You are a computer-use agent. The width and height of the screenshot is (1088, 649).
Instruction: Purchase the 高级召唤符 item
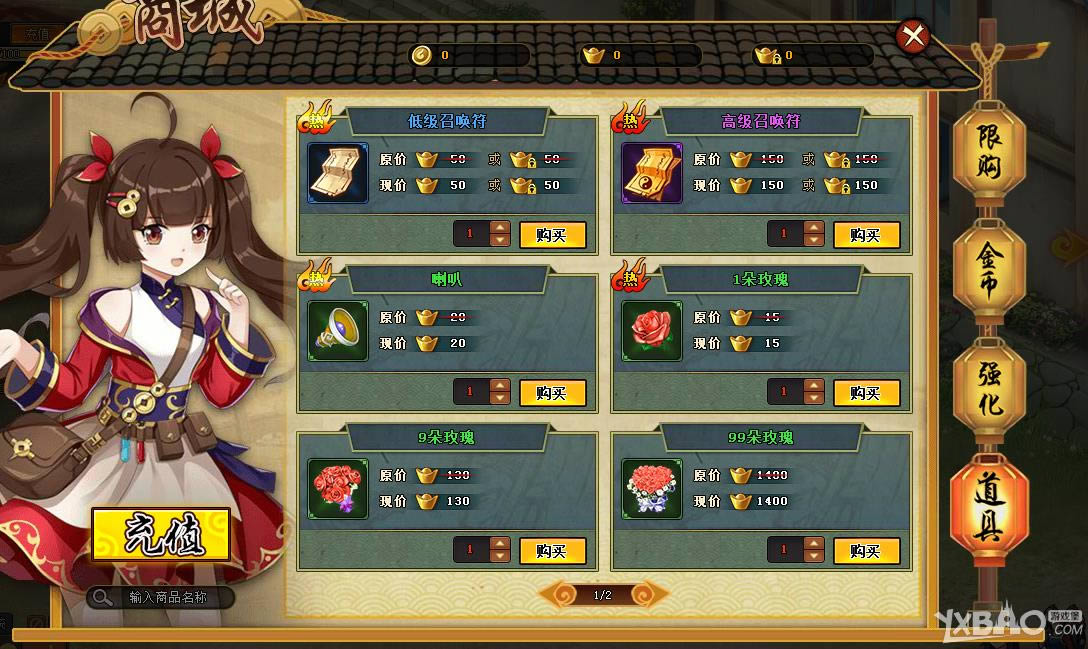pyautogui.click(x=866, y=235)
